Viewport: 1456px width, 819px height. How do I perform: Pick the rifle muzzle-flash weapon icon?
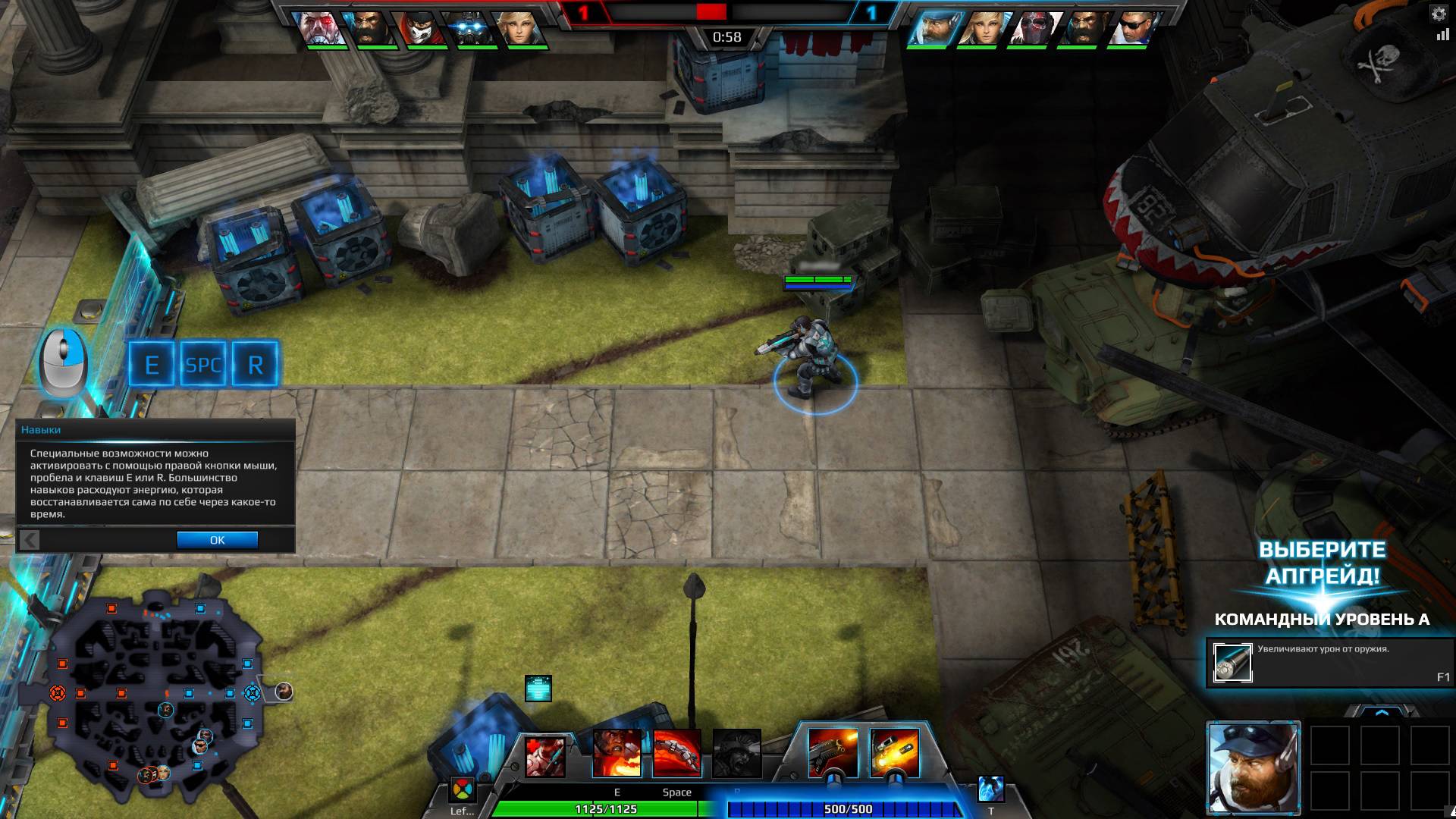[833, 753]
